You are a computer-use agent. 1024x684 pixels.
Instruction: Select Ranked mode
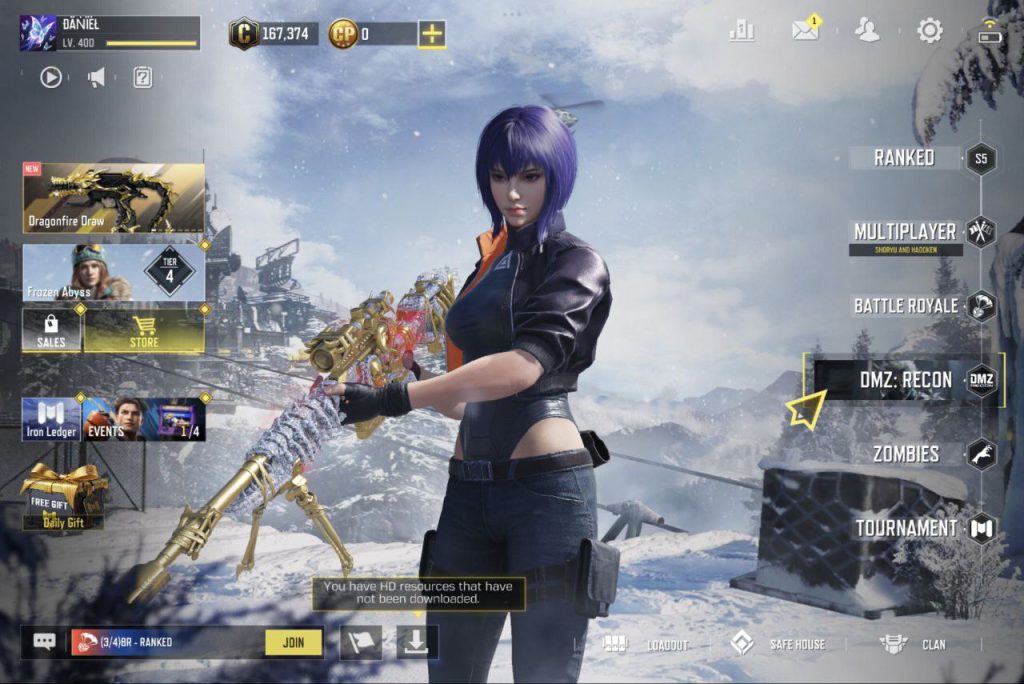click(905, 158)
